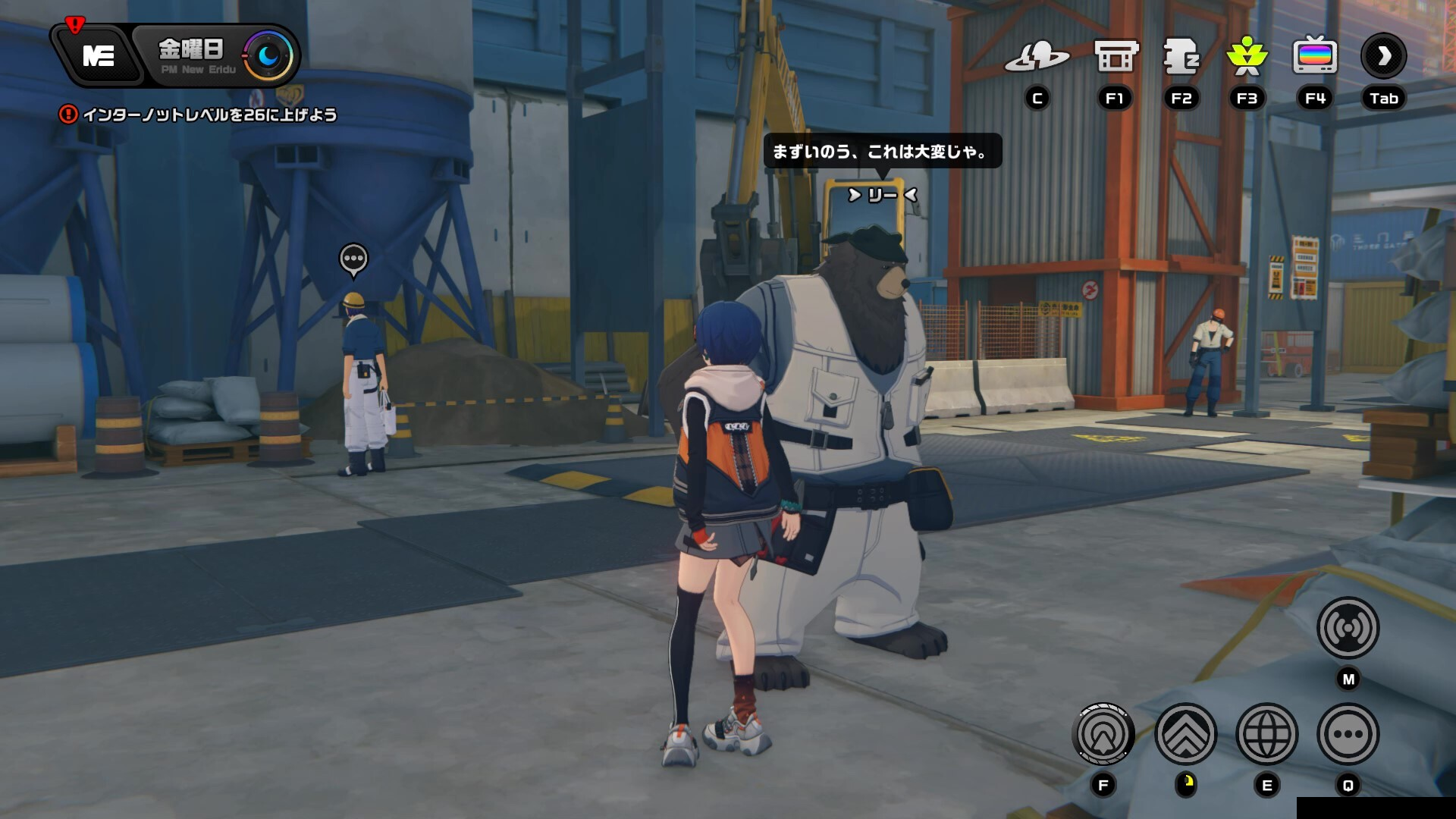Open the sleeping figure icon menu
1456x819 pixels.
pyautogui.click(x=1181, y=56)
